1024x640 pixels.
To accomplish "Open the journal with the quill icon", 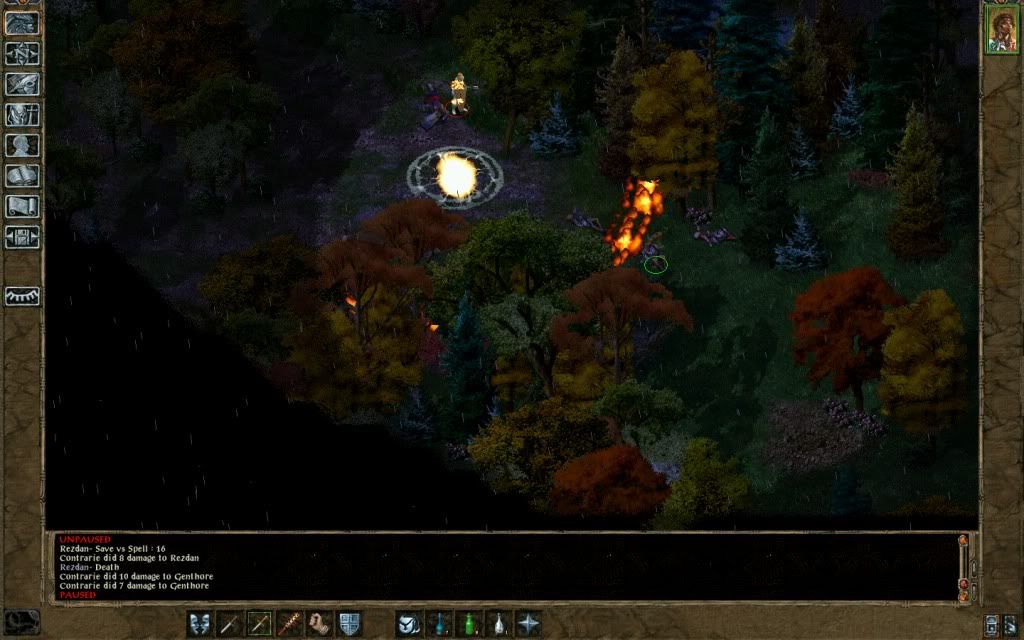I will click(22, 84).
